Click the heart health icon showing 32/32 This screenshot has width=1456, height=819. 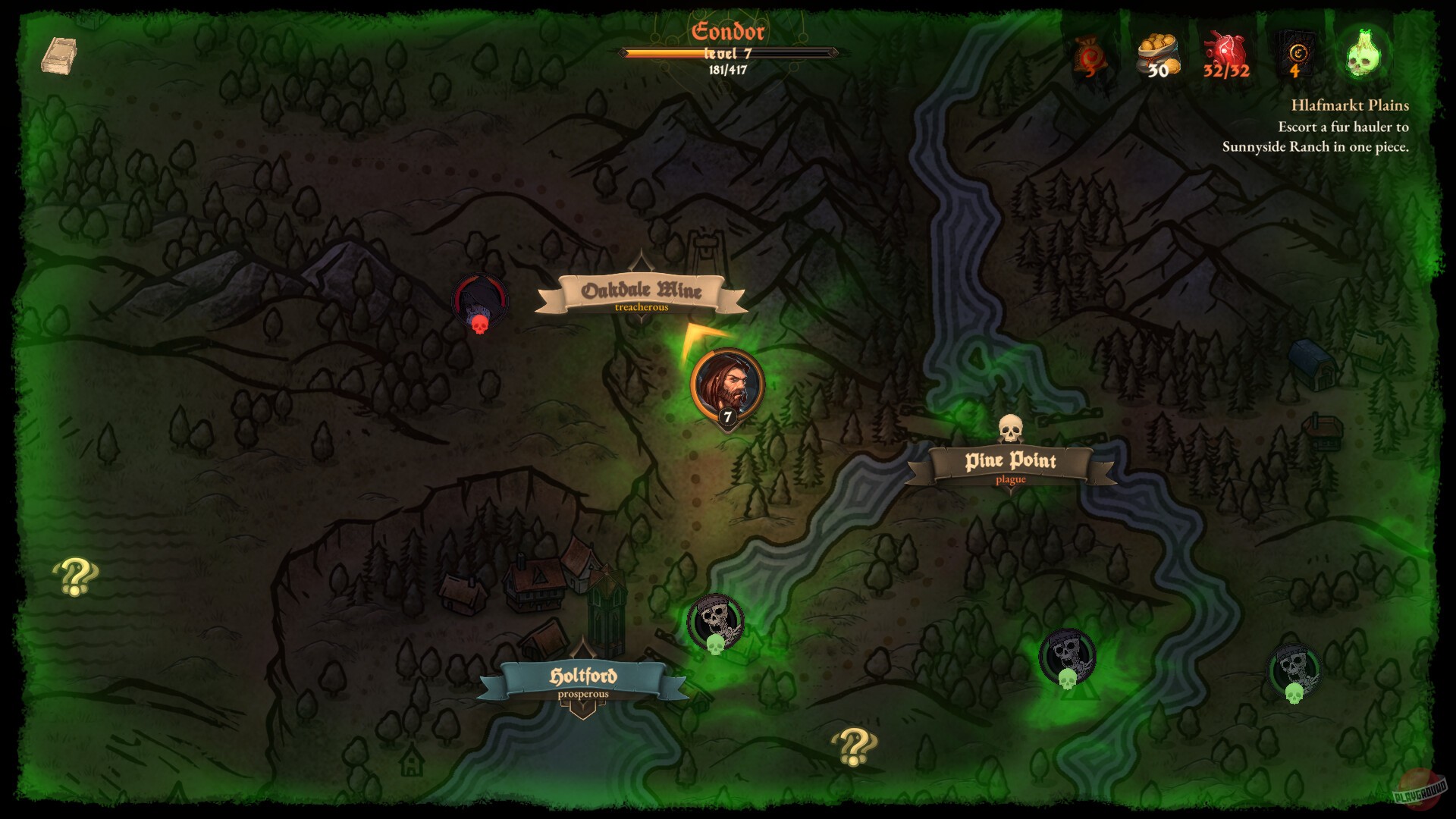pos(1225,49)
